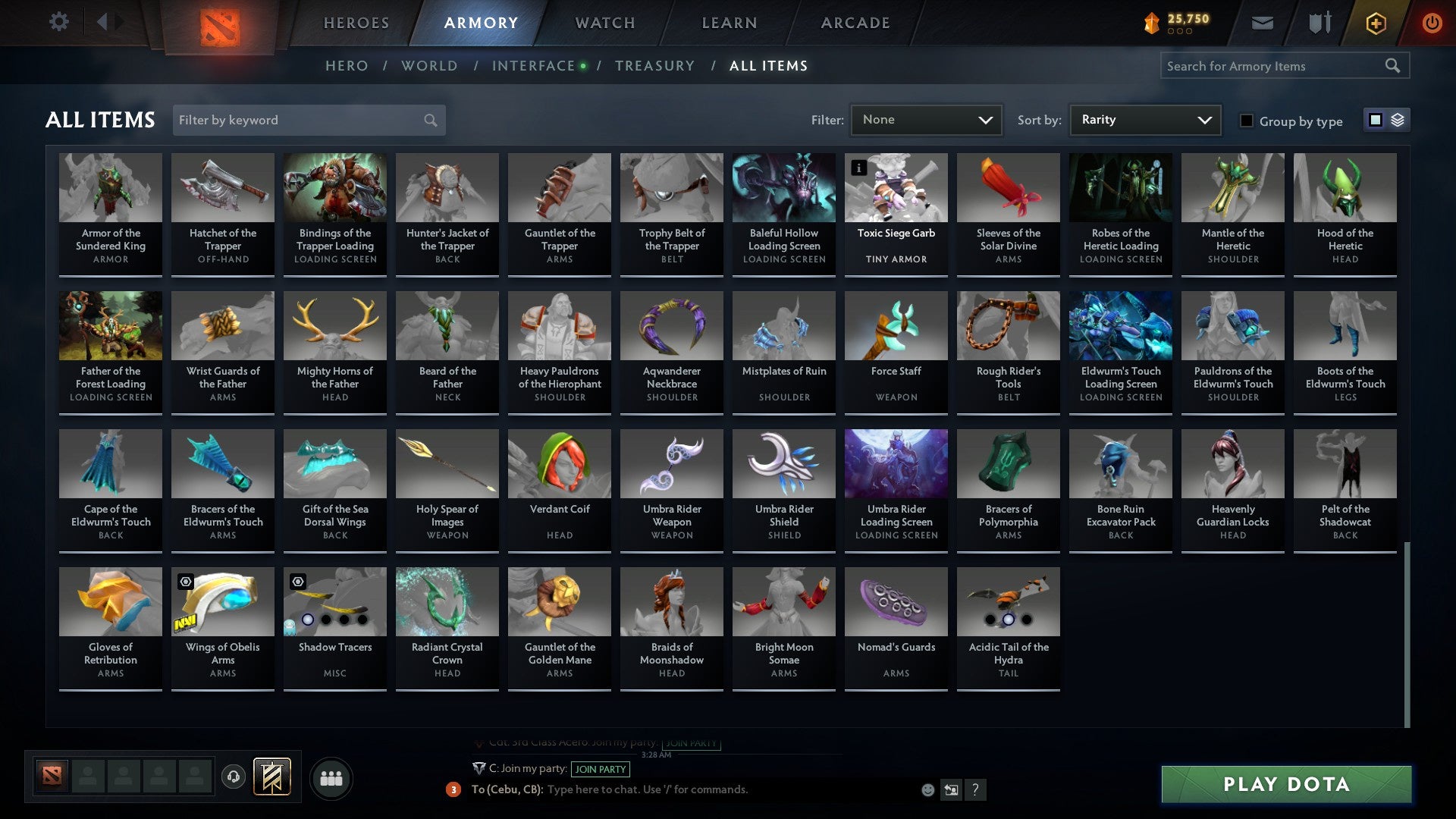The image size is (1456, 819).
Task: Open the TREASURY section
Action: click(x=655, y=65)
